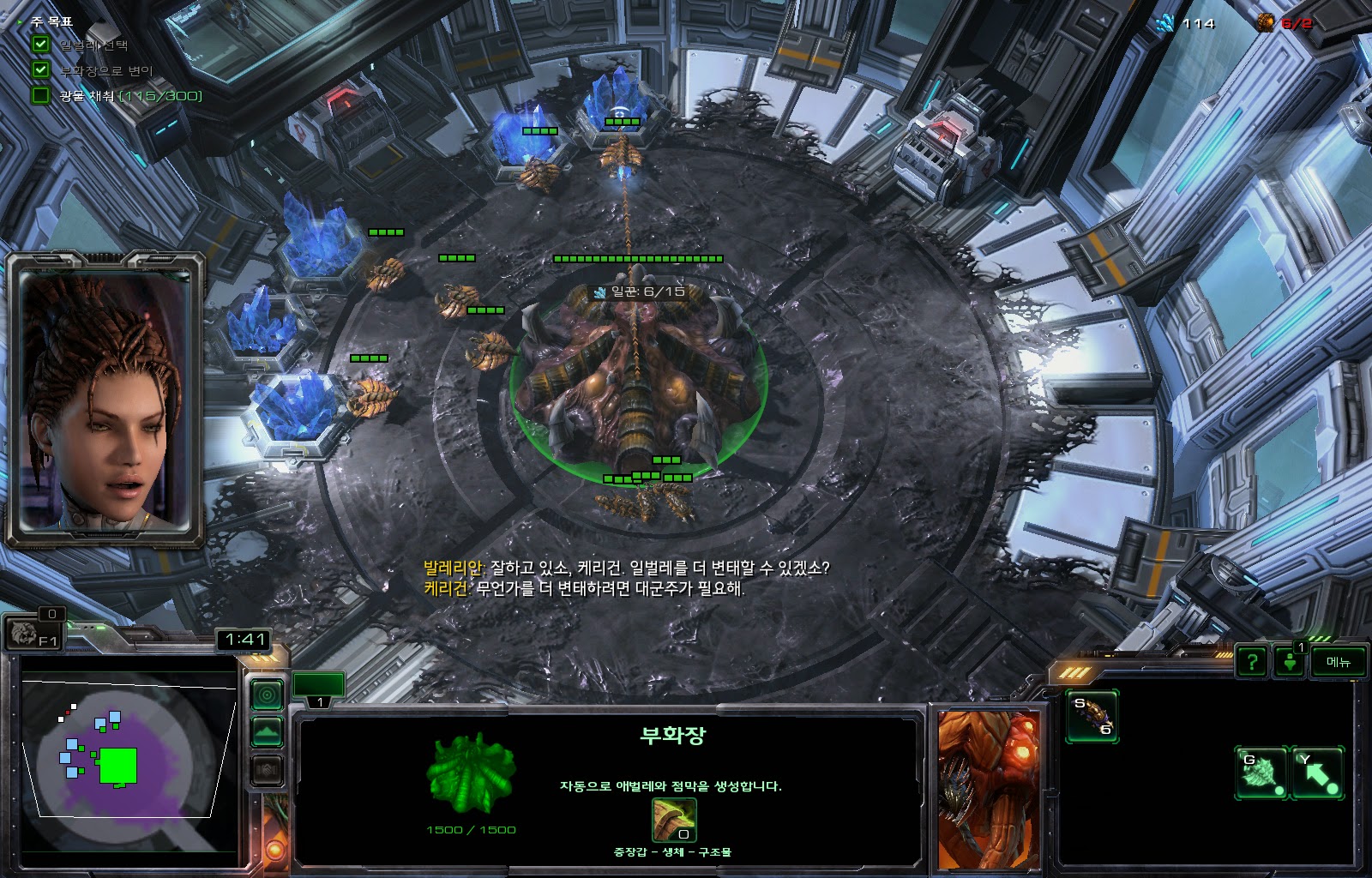Activate the green arrow rally point command

pos(1317,773)
